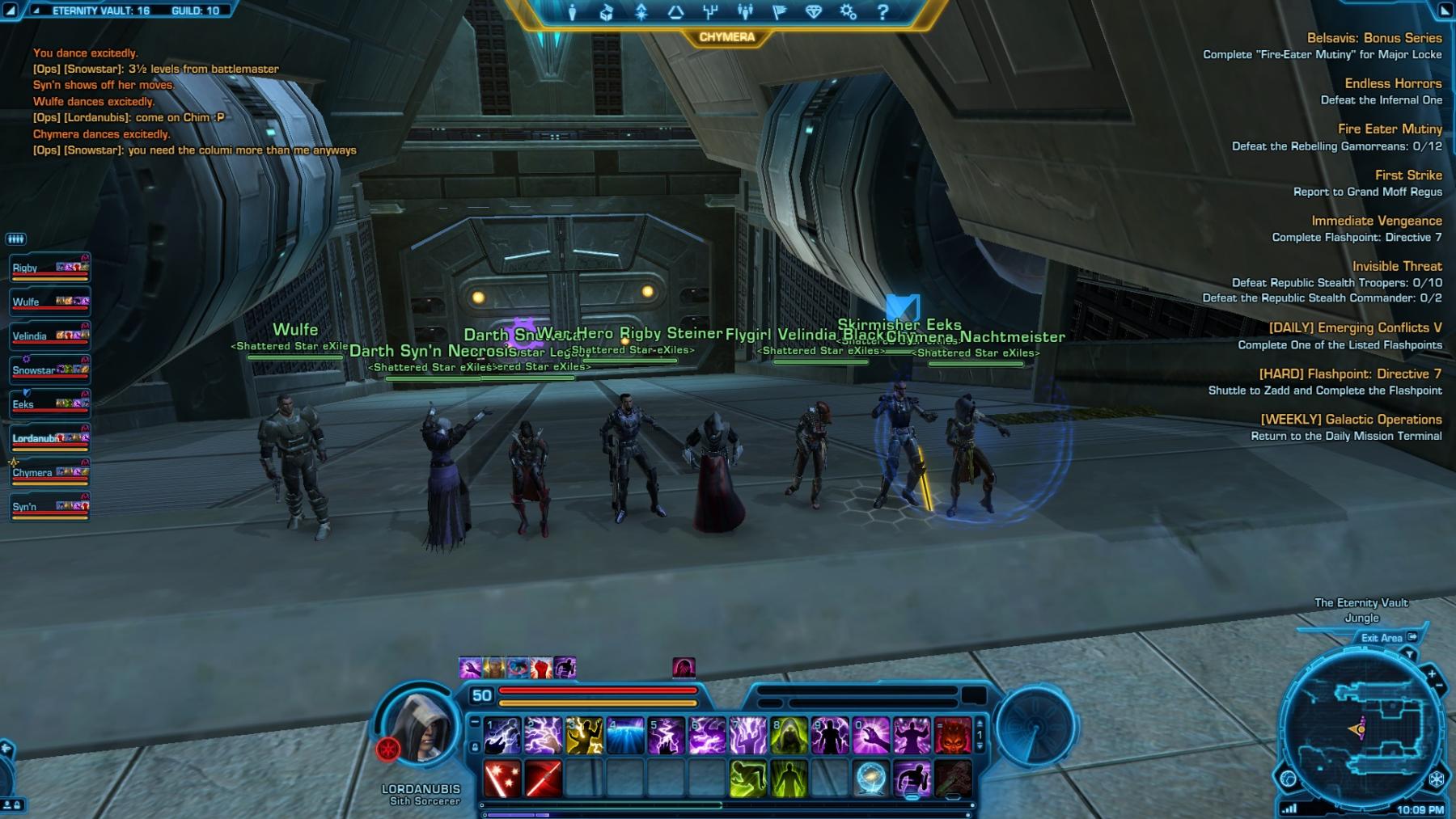Use the twin red lightsaber strike ability
Image resolution: width=1456 pixels, height=819 pixels.
point(543,779)
